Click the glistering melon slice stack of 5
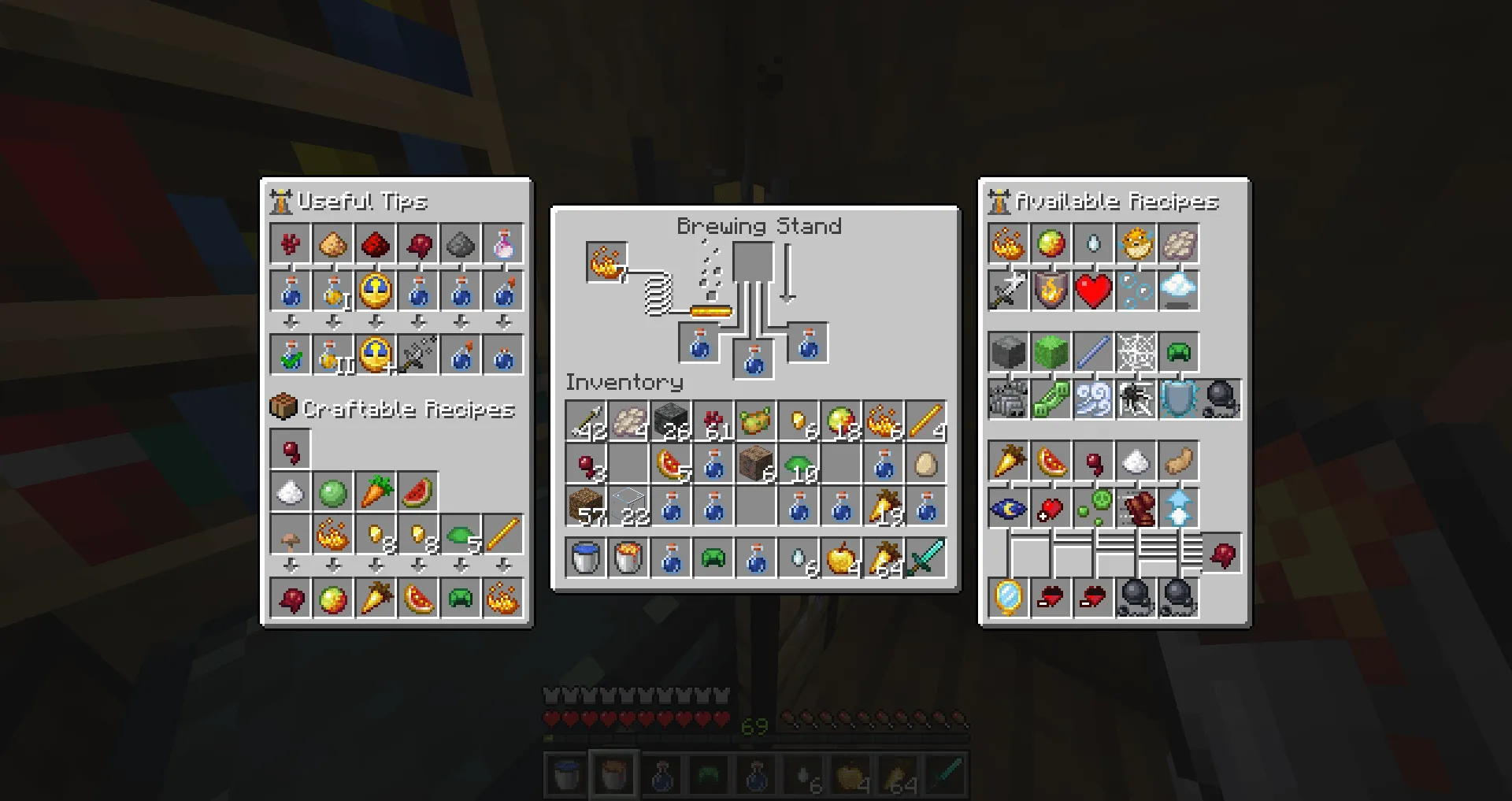The image size is (1512, 801). tap(670, 465)
